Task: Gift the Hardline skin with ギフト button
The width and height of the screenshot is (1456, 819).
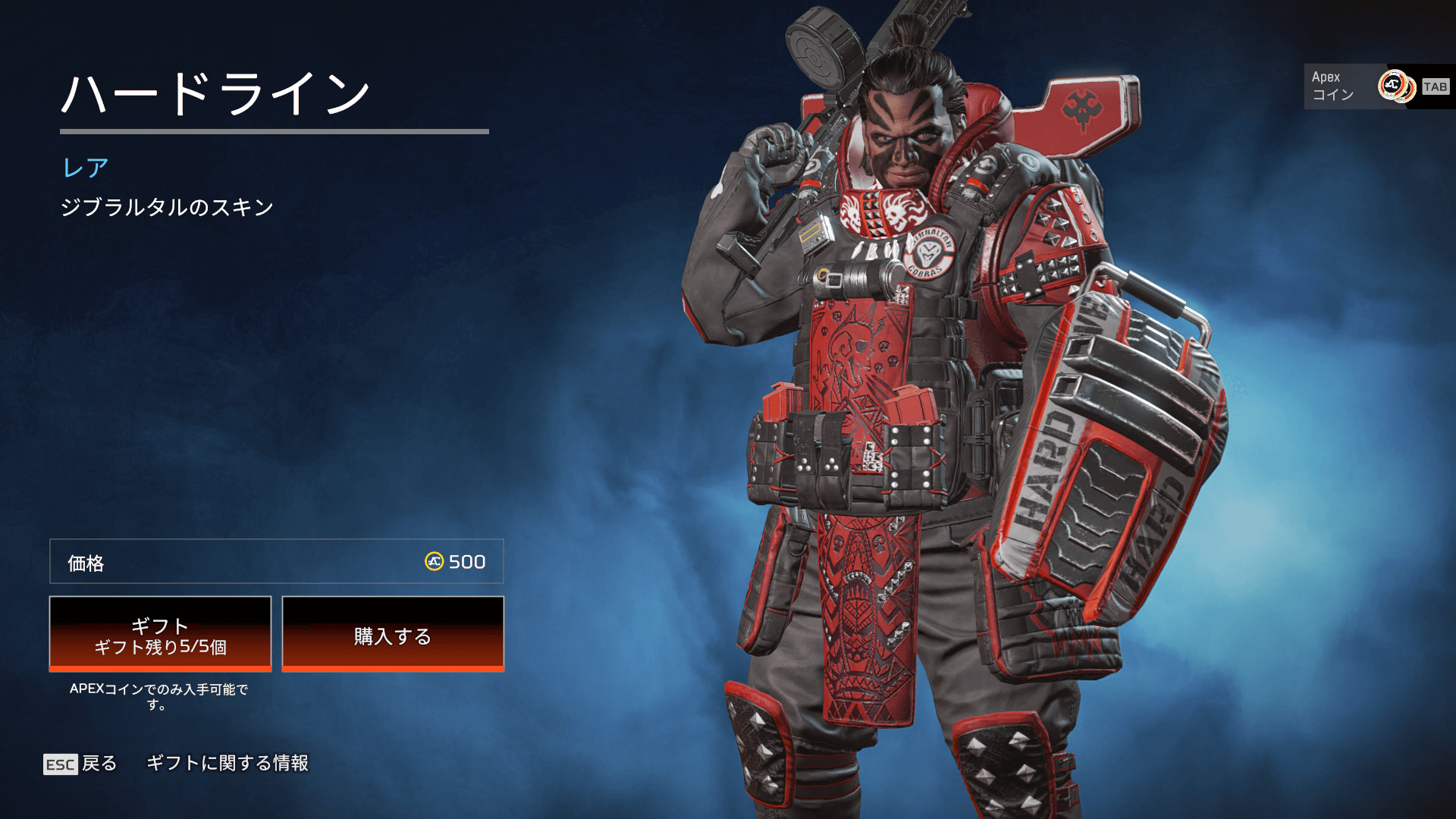Action: point(160,634)
